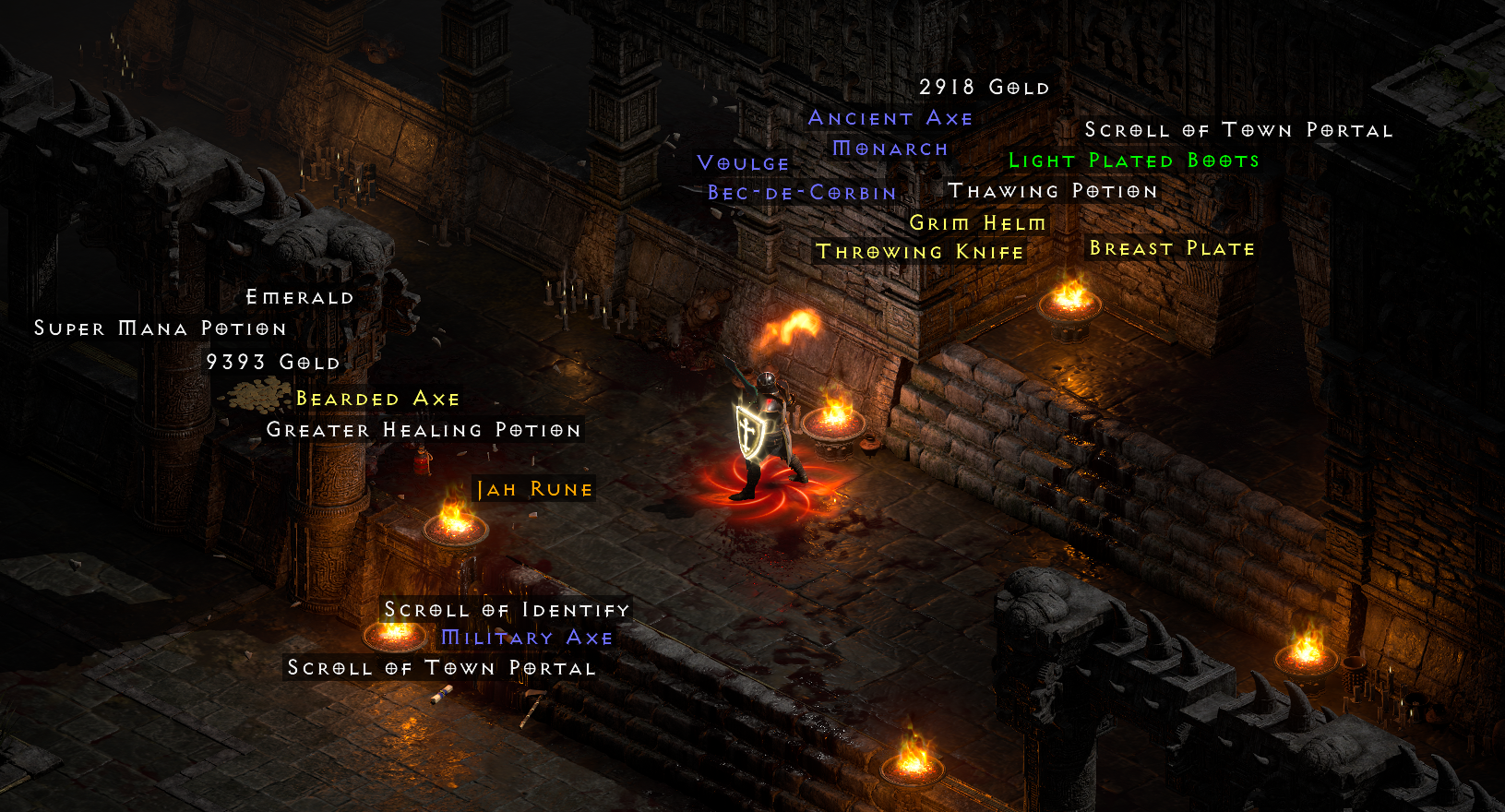Pick up the Ancient Axe
The image size is (1505, 812).
pyautogui.click(x=890, y=118)
